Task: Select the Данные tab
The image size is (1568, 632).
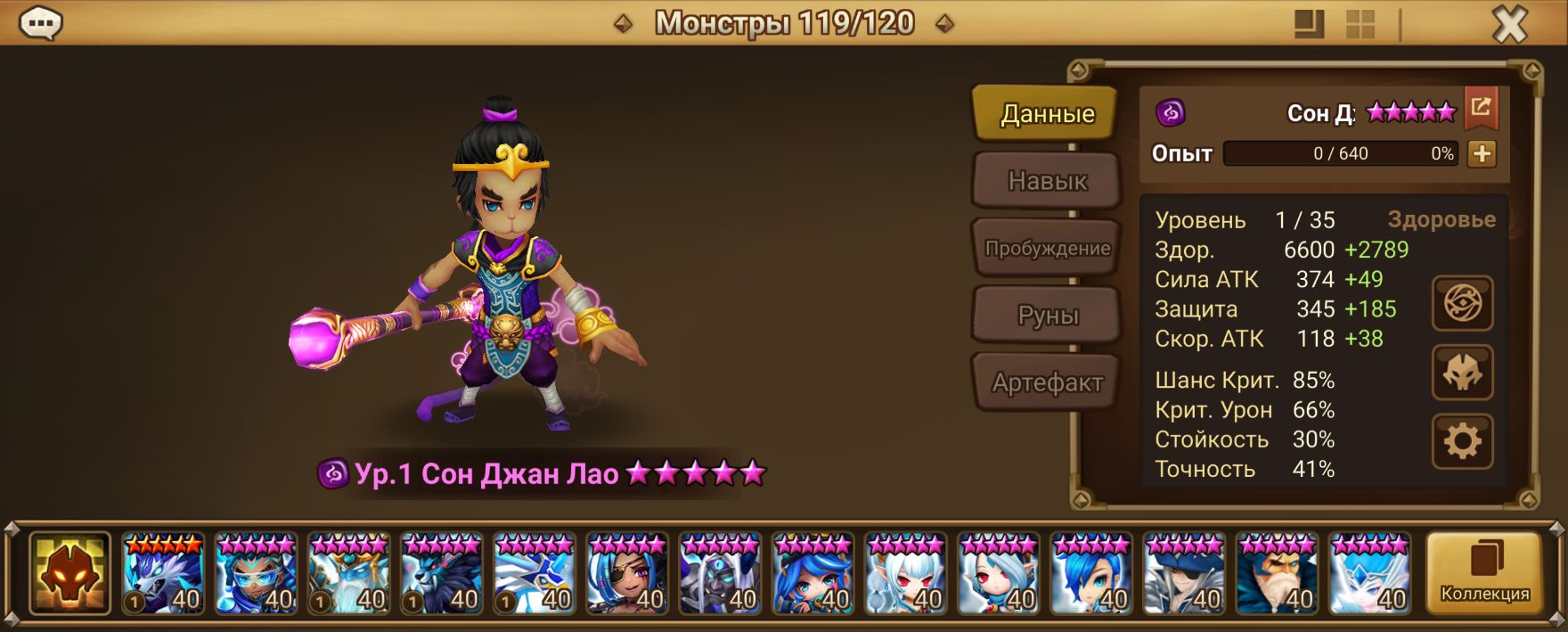Action: 1047,113
